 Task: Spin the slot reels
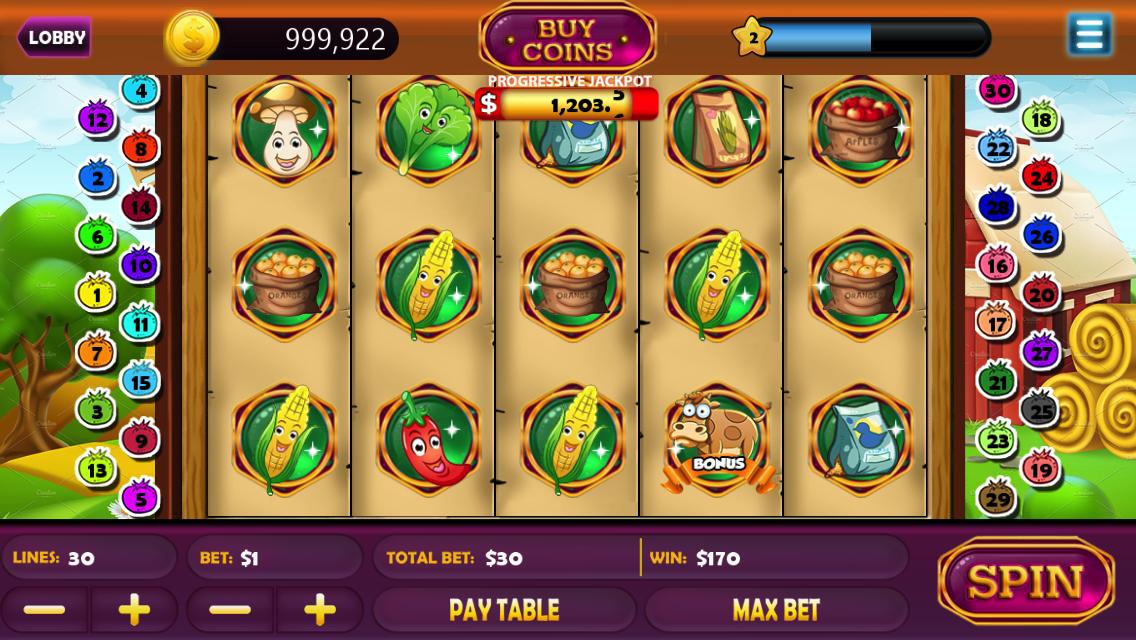pyautogui.click(x=1026, y=581)
